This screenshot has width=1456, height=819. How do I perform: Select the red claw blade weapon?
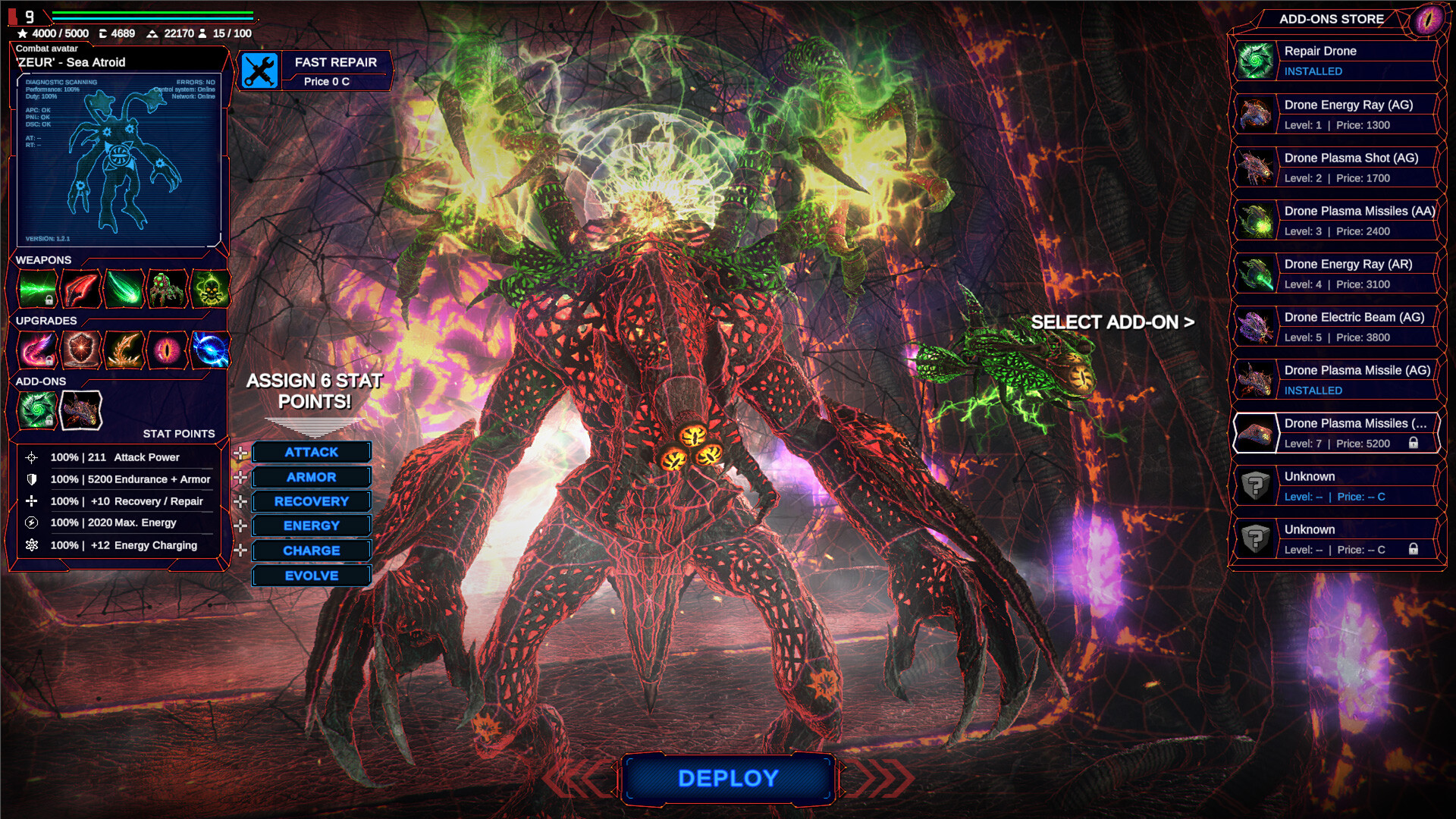coord(81,289)
